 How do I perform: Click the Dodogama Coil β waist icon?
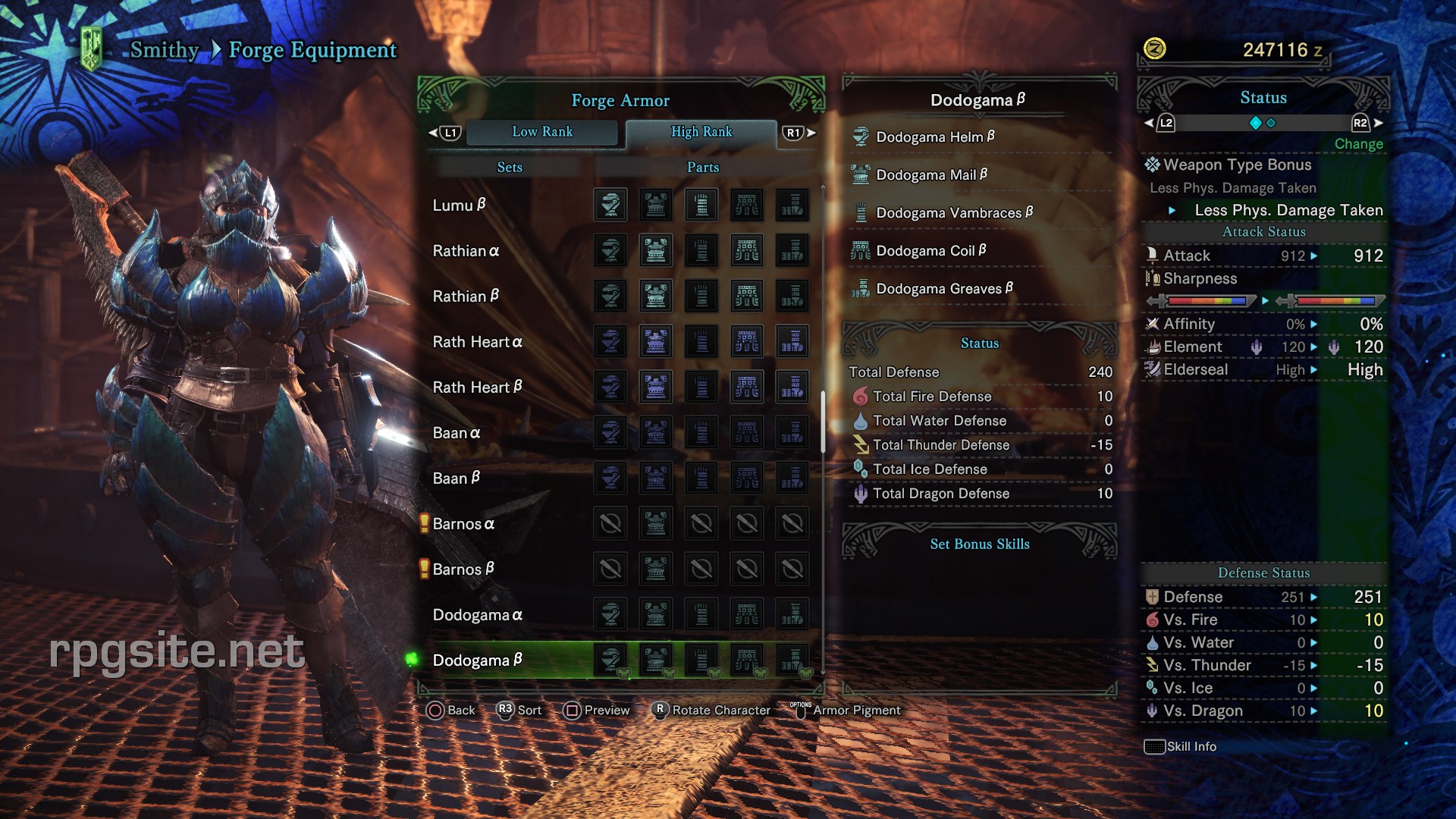(861, 250)
